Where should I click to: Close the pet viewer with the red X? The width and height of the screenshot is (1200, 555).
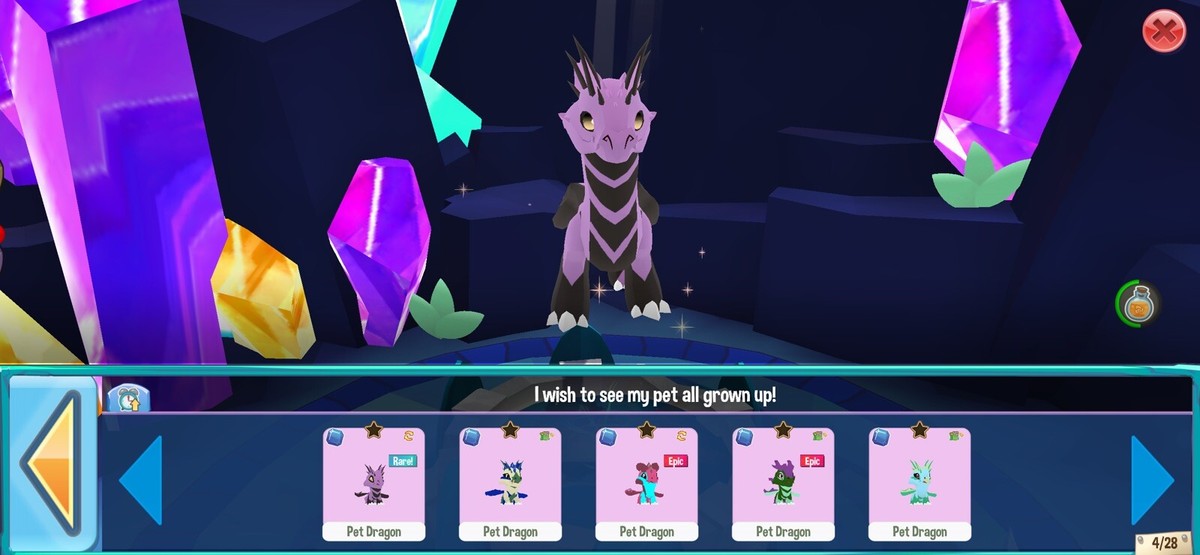click(1163, 33)
